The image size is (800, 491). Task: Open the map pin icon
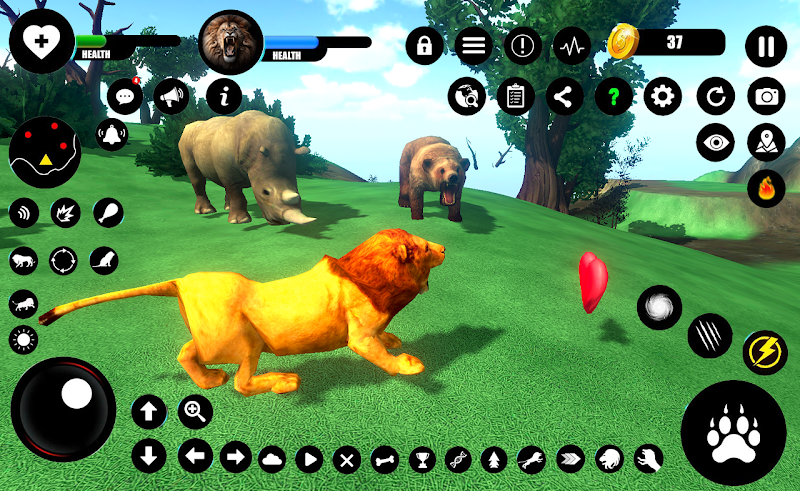767,142
